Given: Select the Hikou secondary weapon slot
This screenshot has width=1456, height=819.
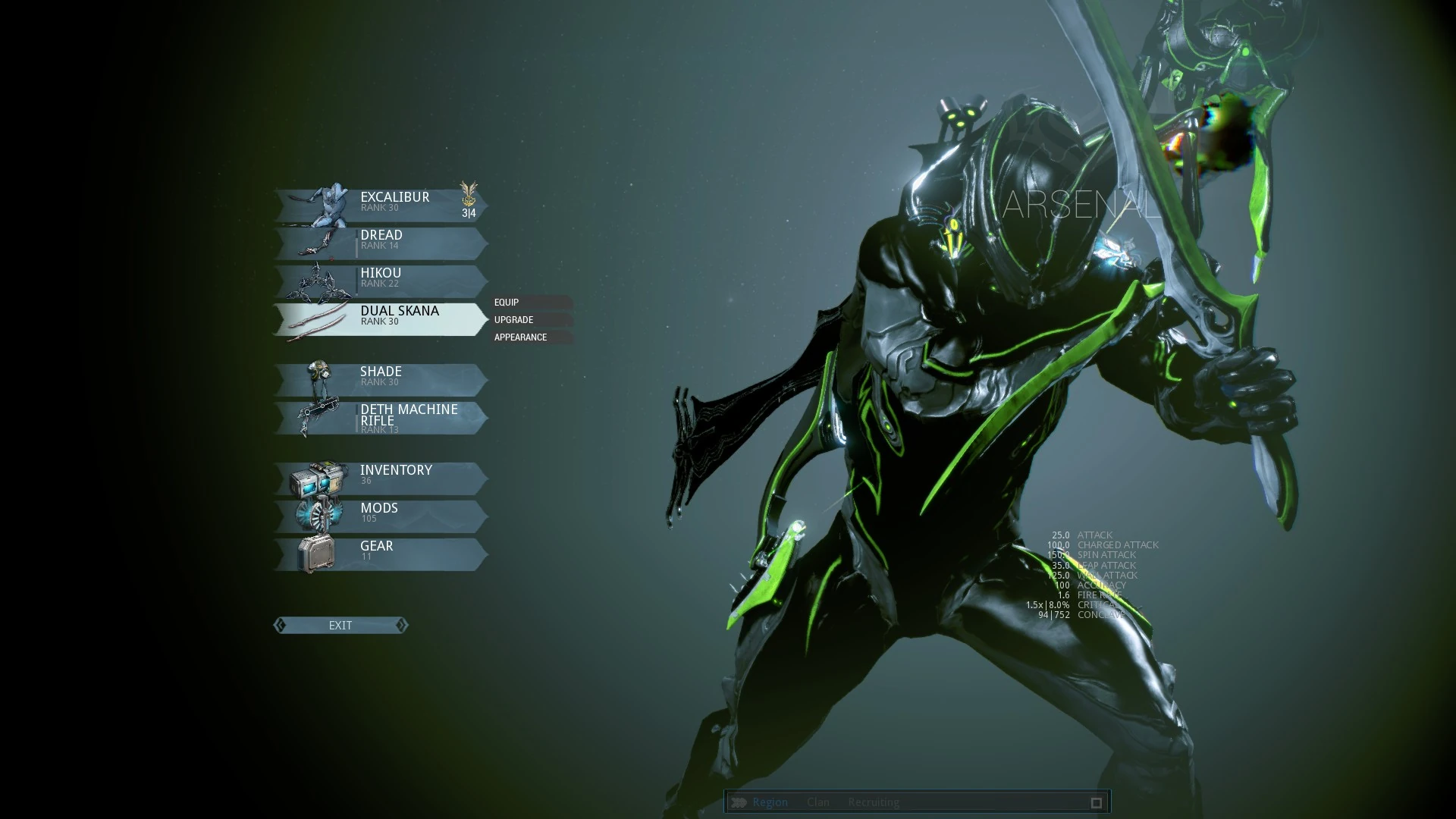Looking at the screenshot, I should click(381, 281).
